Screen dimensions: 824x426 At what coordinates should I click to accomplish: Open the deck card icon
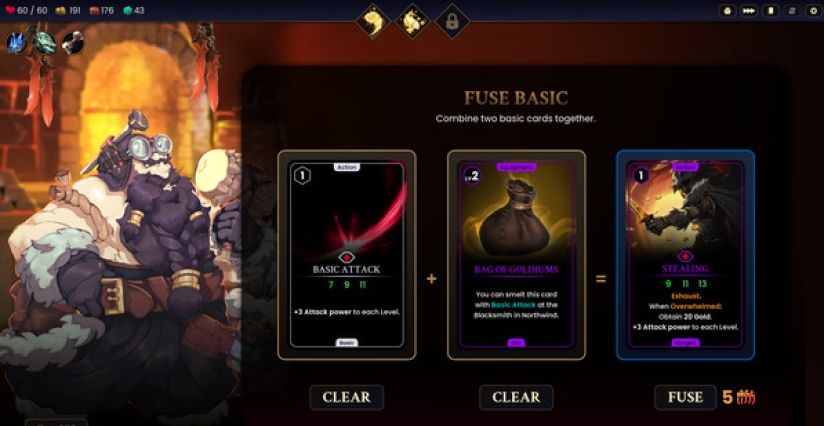(x=770, y=11)
